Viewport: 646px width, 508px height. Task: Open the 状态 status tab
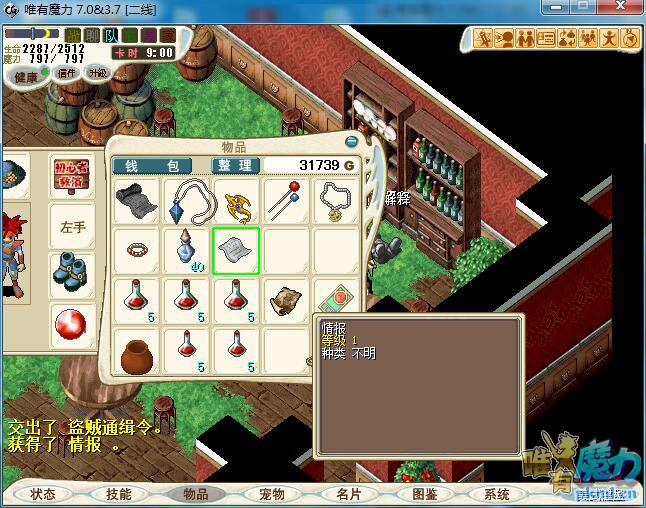click(x=43, y=494)
